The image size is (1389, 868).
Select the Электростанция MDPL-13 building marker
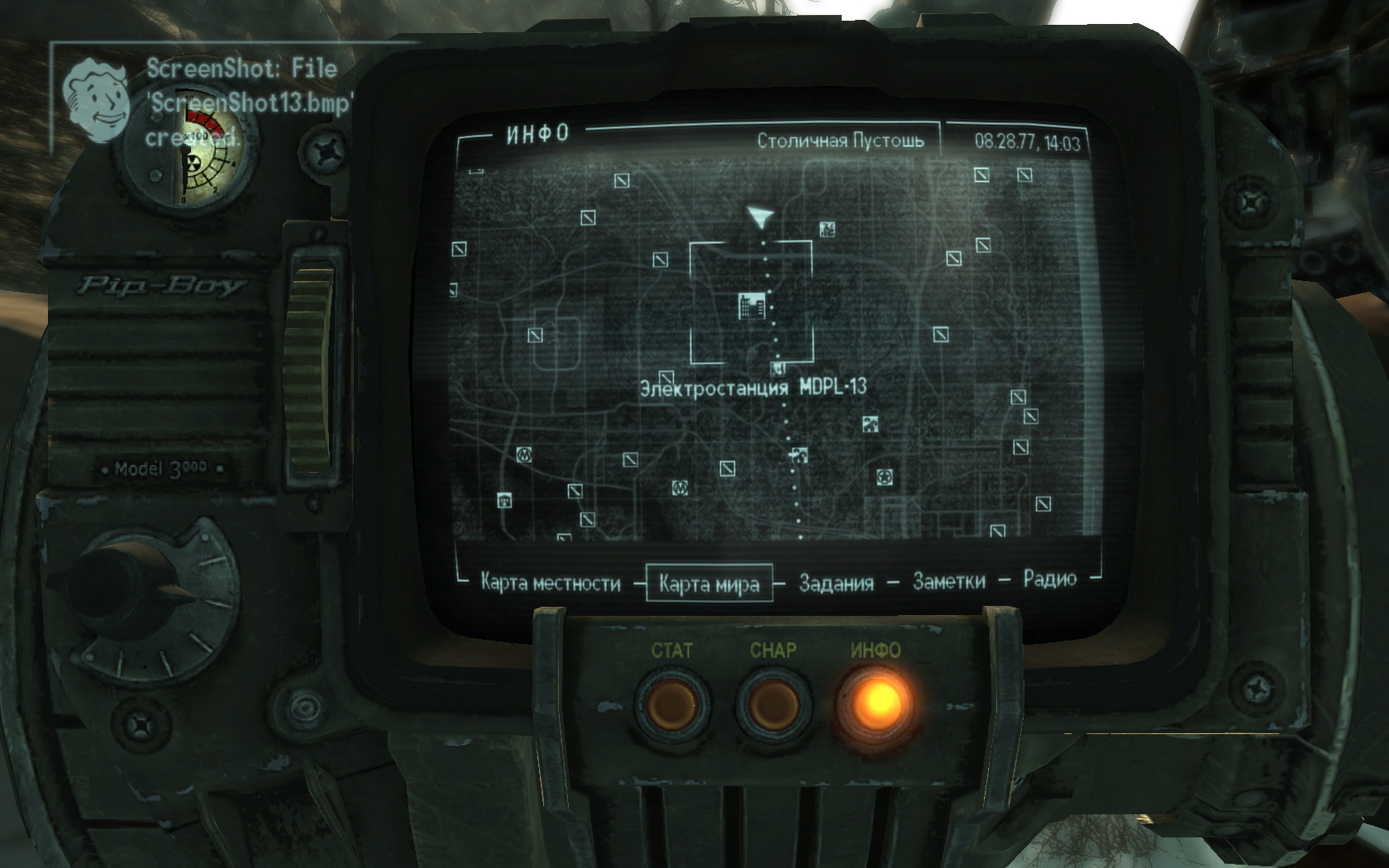(x=752, y=307)
